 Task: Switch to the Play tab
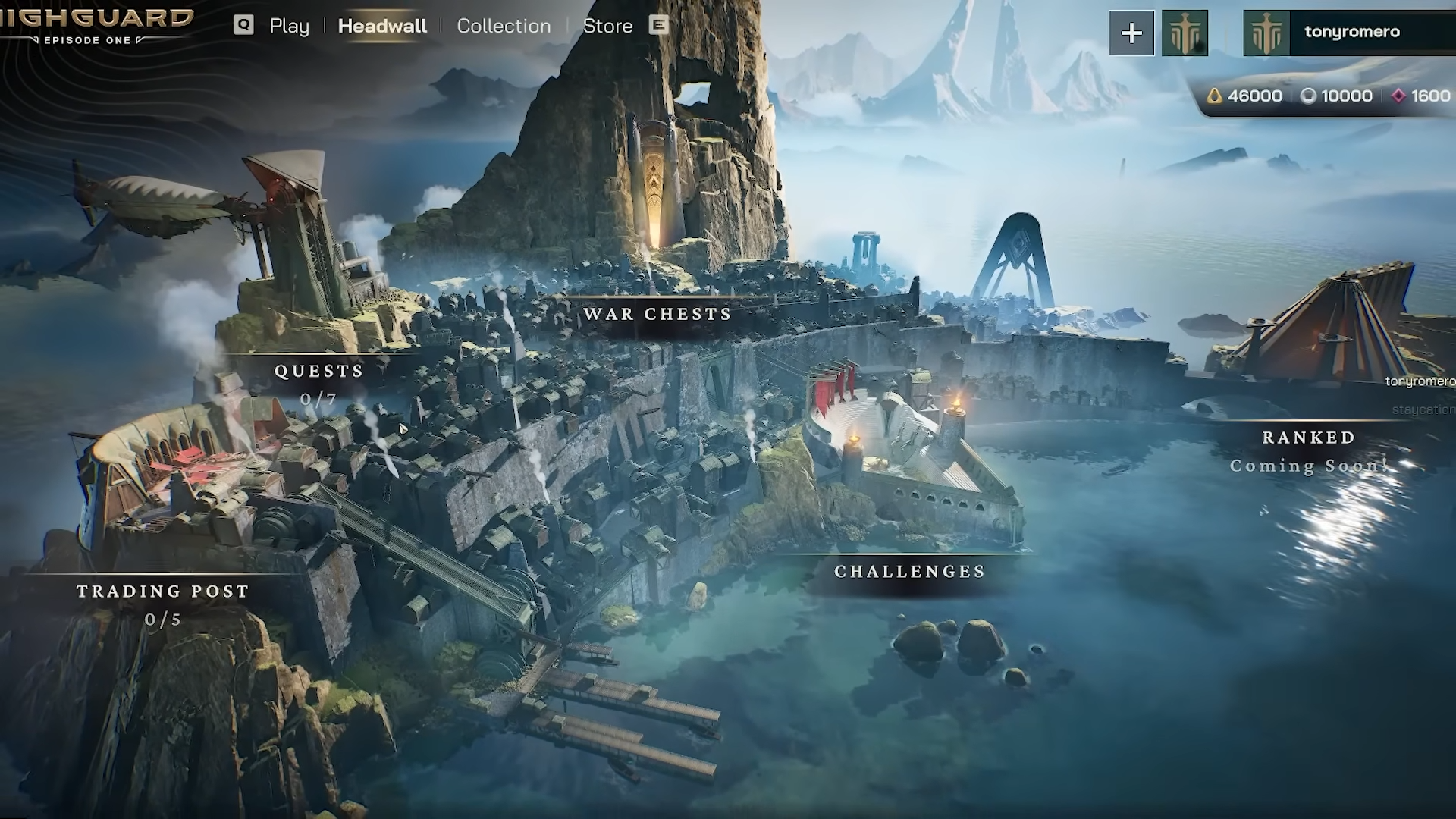click(289, 26)
